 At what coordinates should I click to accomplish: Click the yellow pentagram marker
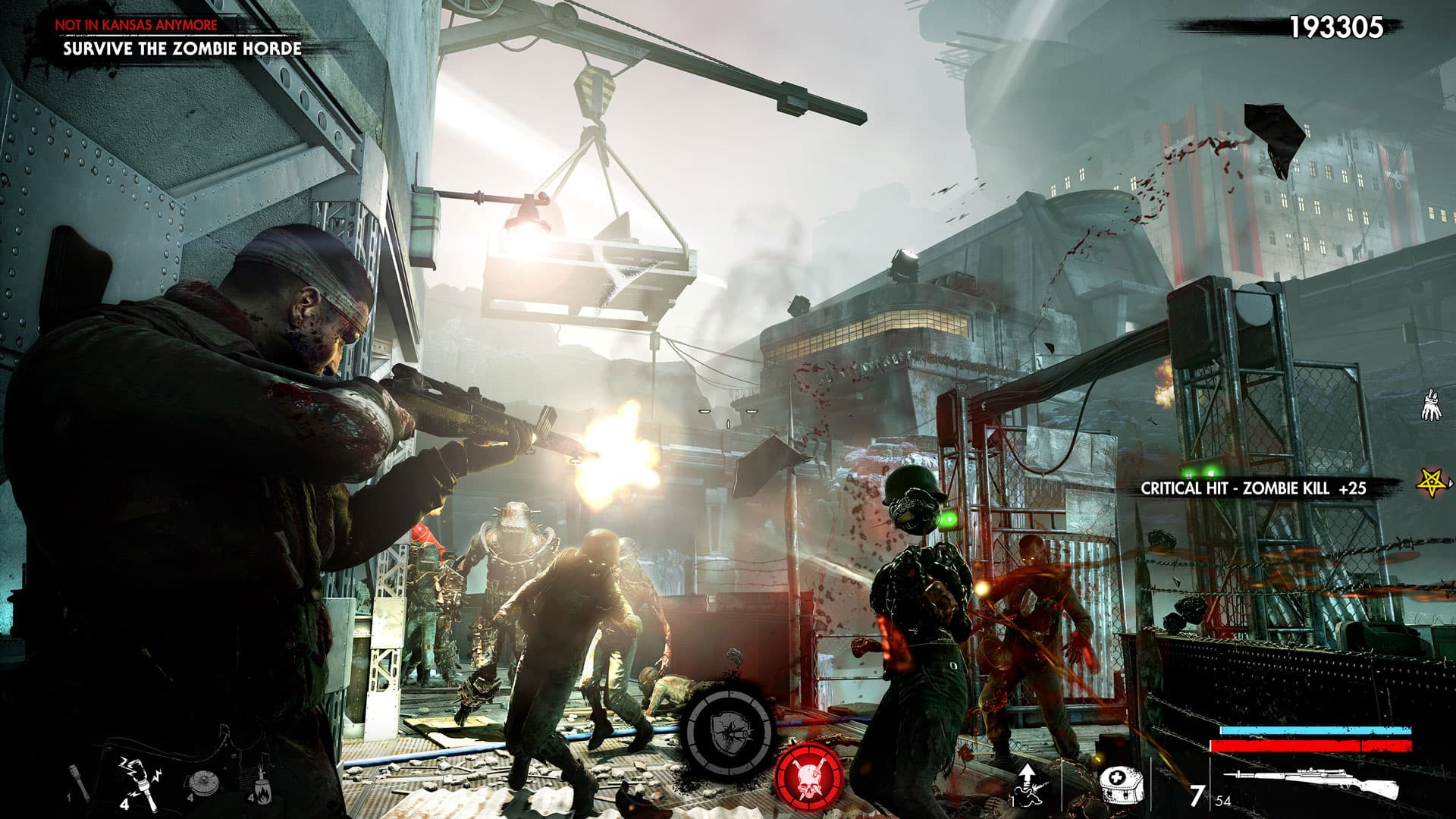tap(1431, 482)
